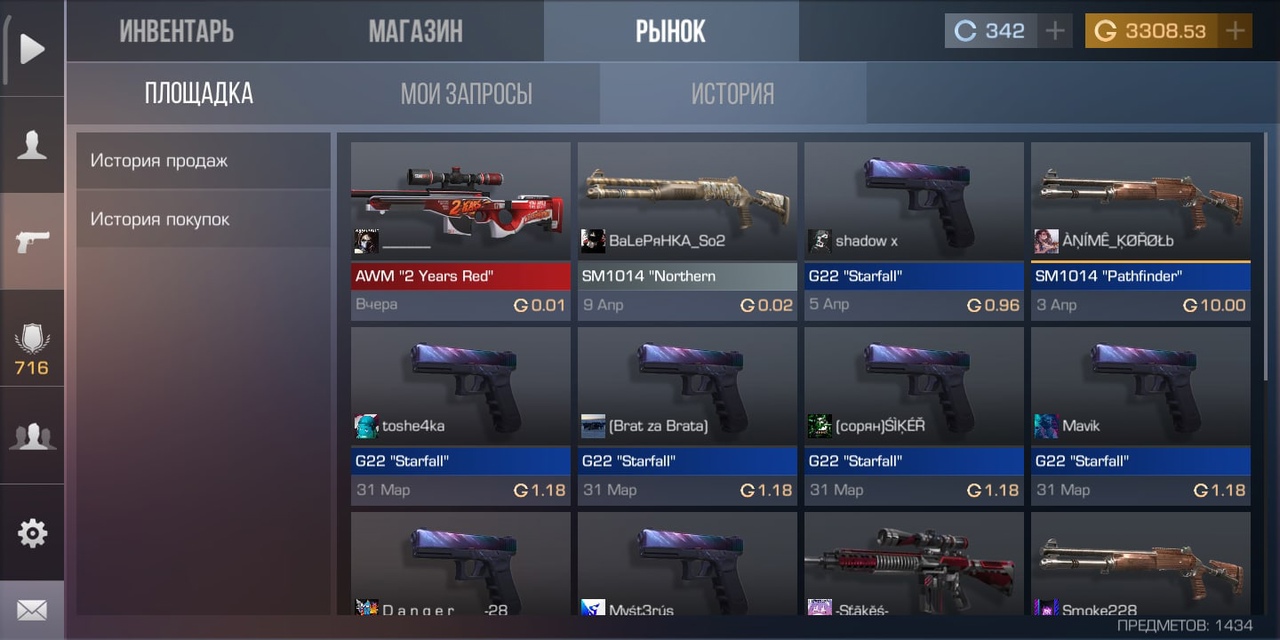Open G22 "Starfall" listing from Mavik
Image resolution: width=1280 pixels, height=640 pixels.
[x=1140, y=415]
